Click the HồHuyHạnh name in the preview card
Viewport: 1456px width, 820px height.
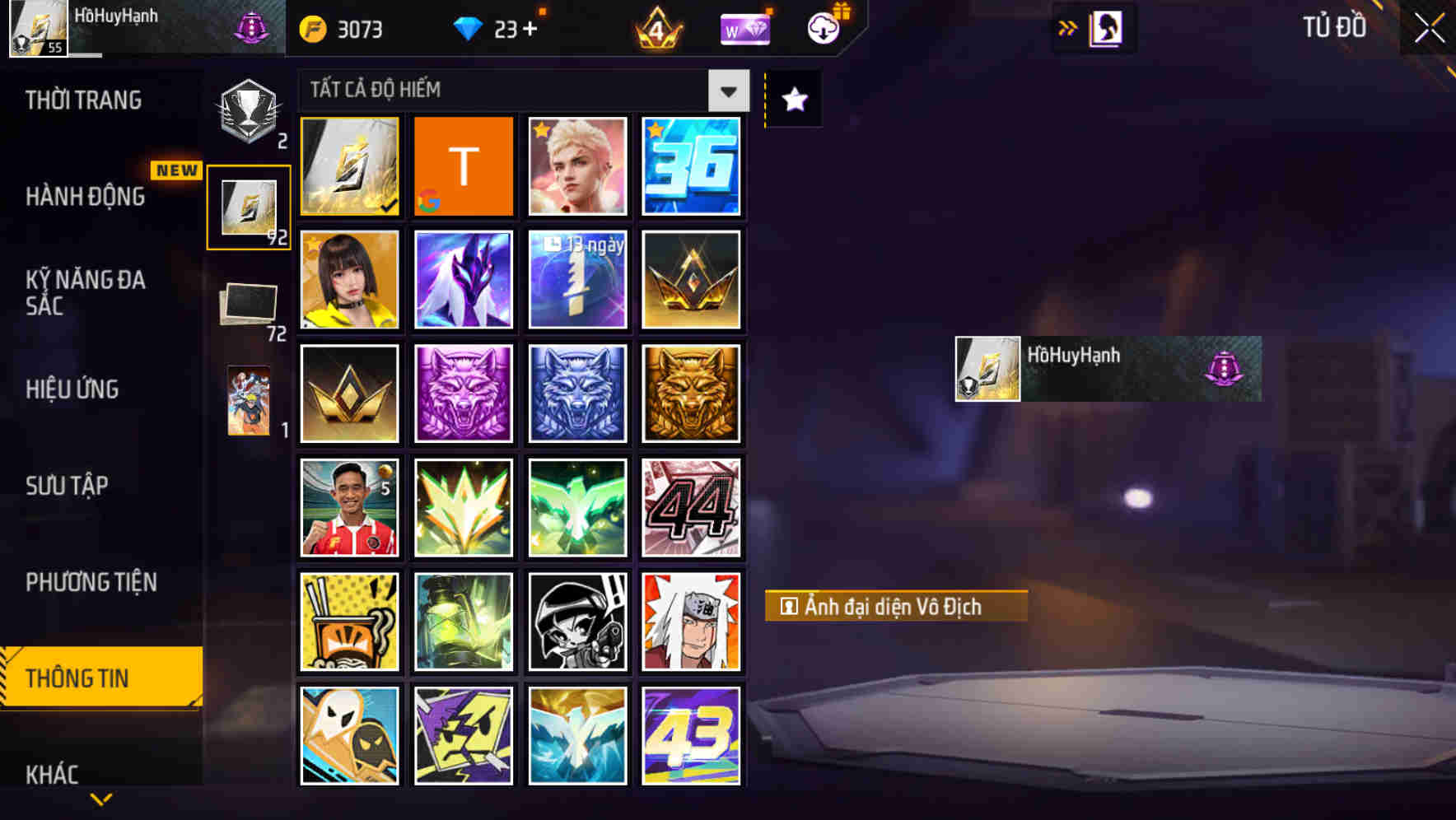pos(1075,356)
